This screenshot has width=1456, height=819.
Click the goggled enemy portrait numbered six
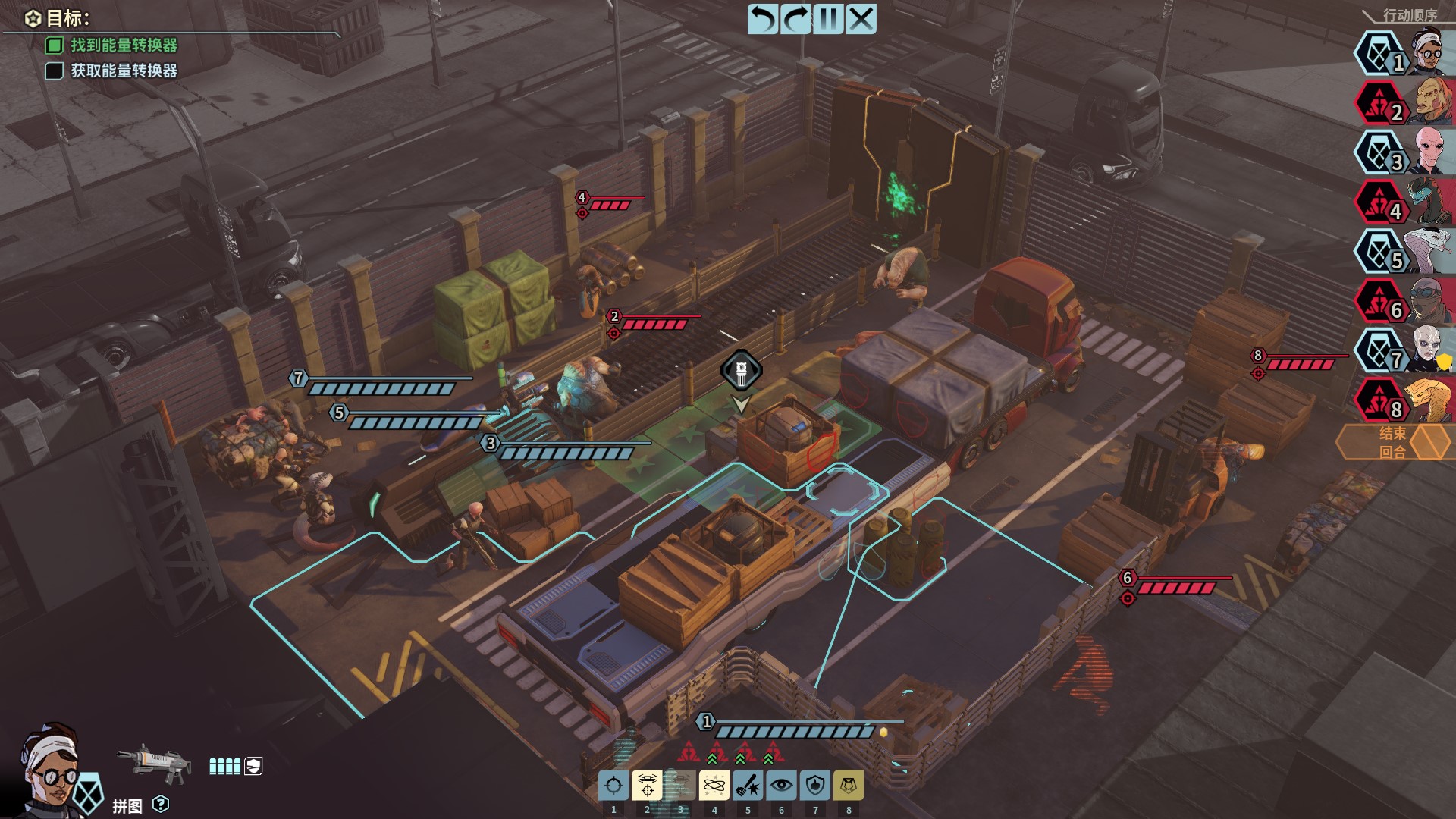(1431, 301)
